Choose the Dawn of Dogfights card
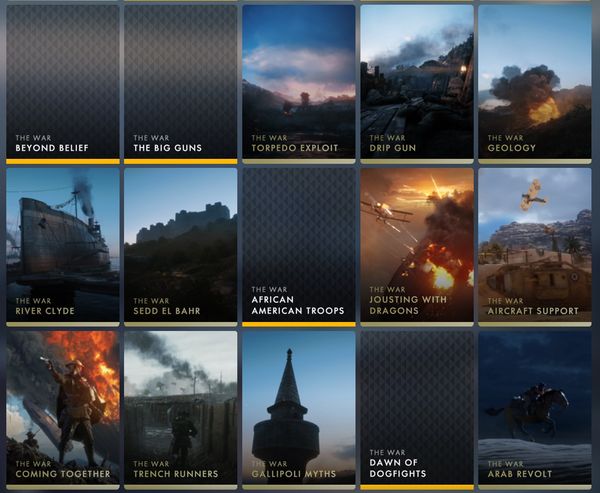Screen dimensions: 600x493 tap(416, 408)
